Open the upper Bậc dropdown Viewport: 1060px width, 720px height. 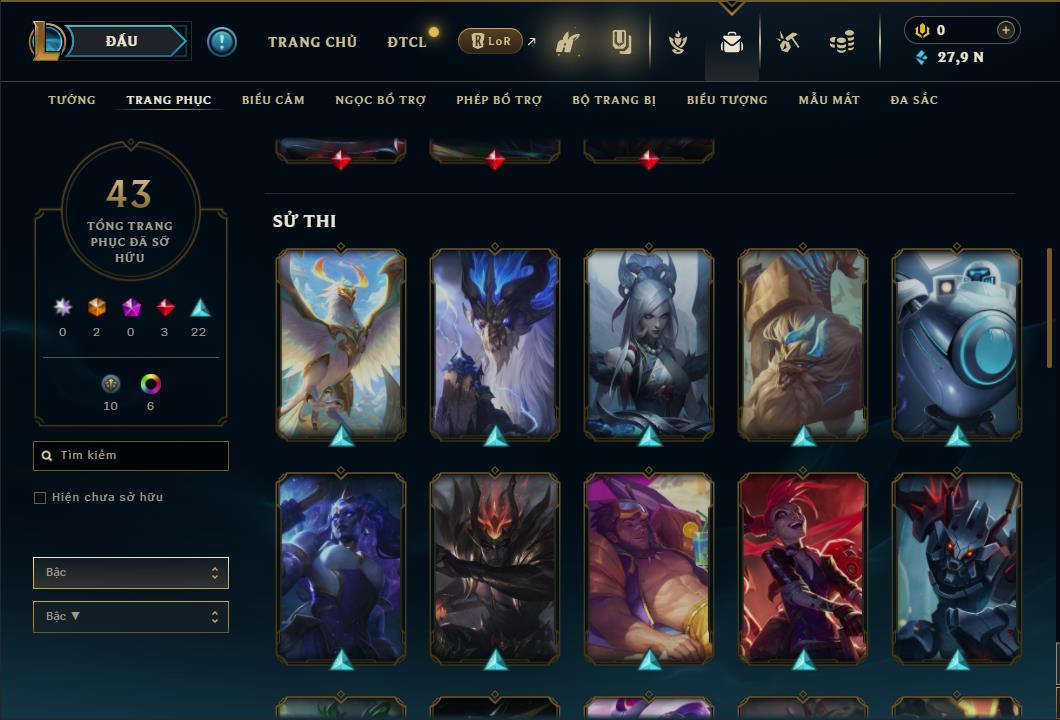(x=131, y=573)
